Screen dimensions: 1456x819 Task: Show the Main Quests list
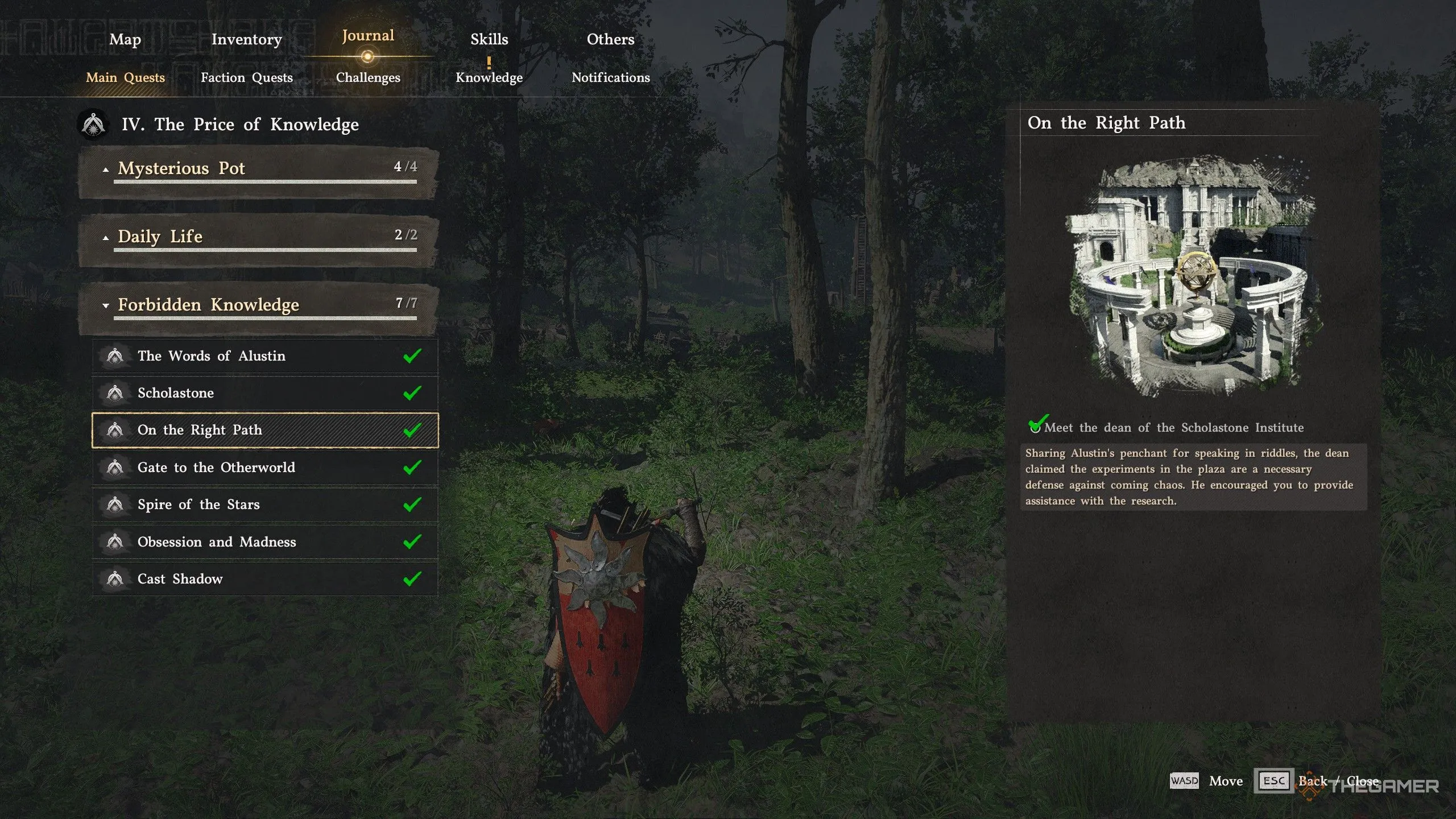click(x=125, y=77)
